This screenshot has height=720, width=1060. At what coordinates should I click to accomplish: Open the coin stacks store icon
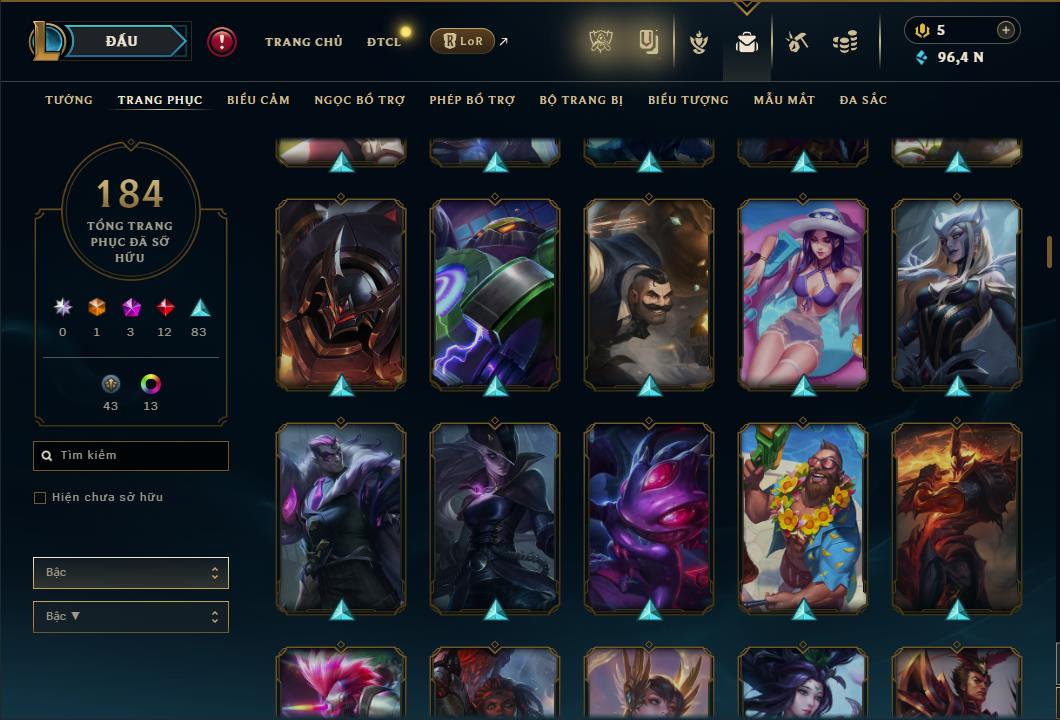(x=846, y=42)
